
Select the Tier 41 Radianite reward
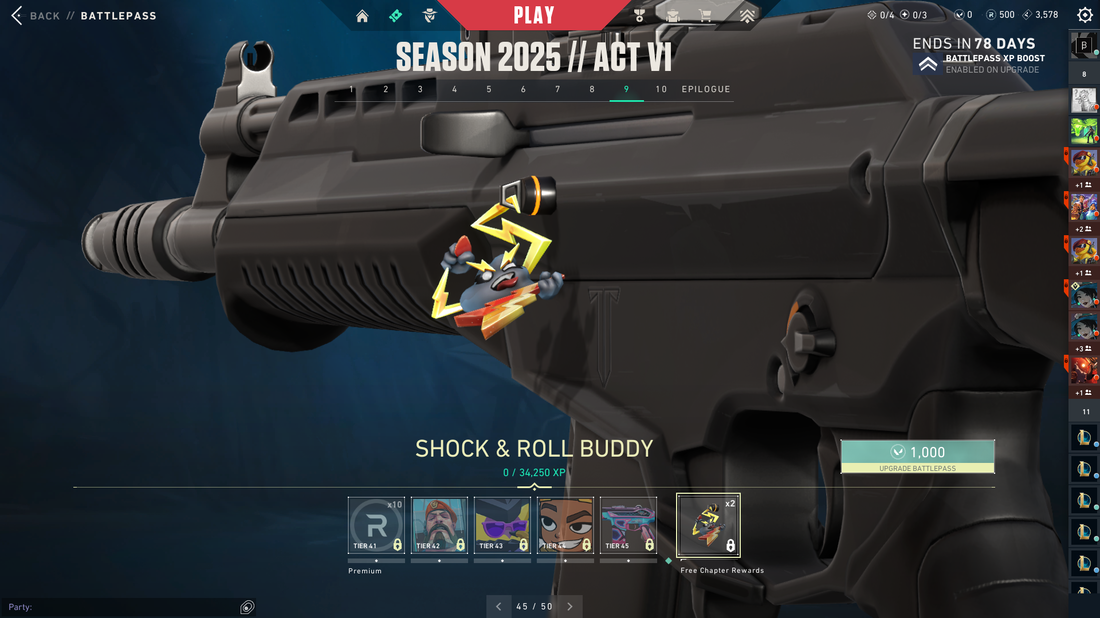[x=376, y=525]
